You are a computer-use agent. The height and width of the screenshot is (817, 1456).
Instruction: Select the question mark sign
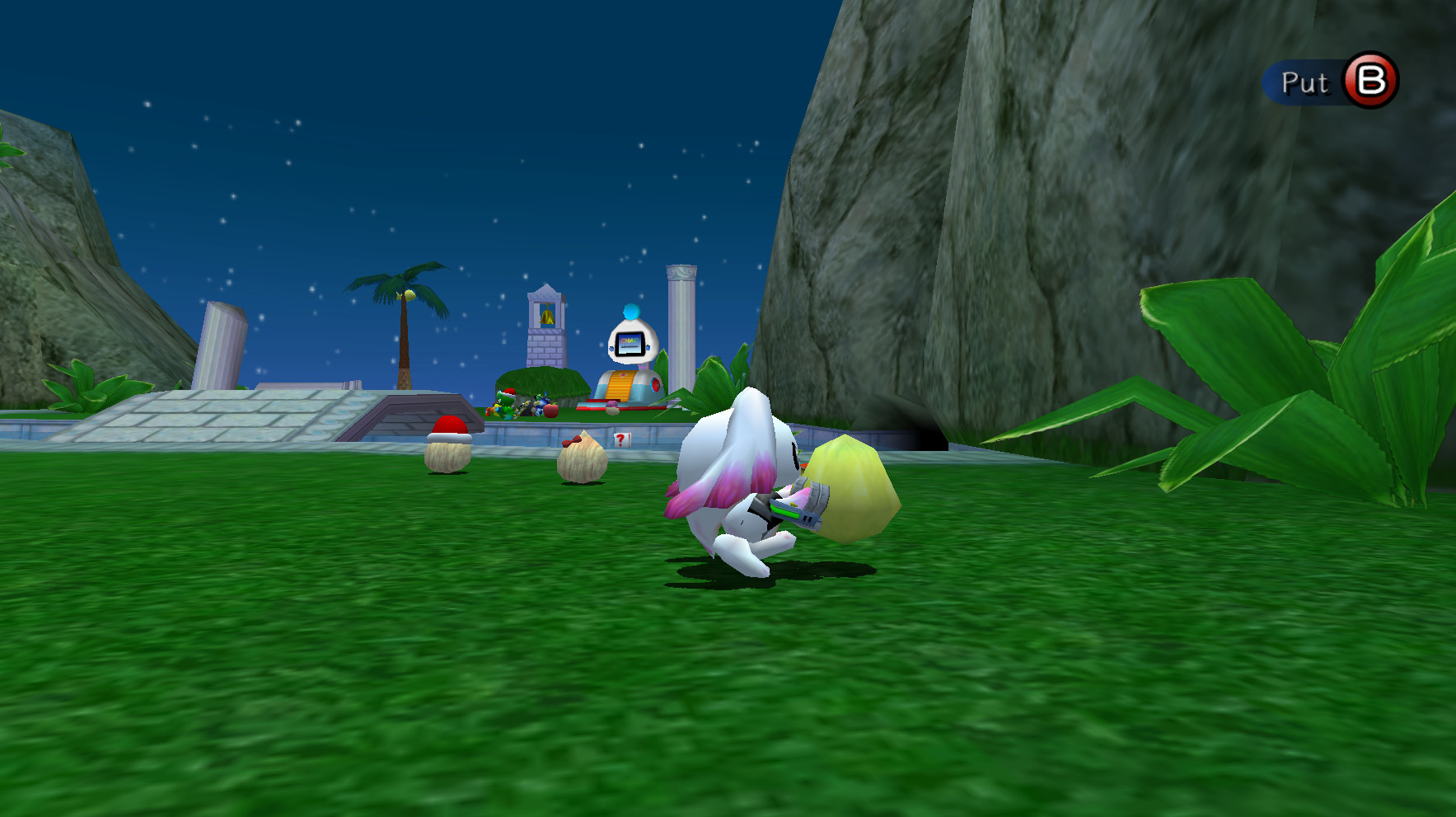pyautogui.click(x=622, y=439)
